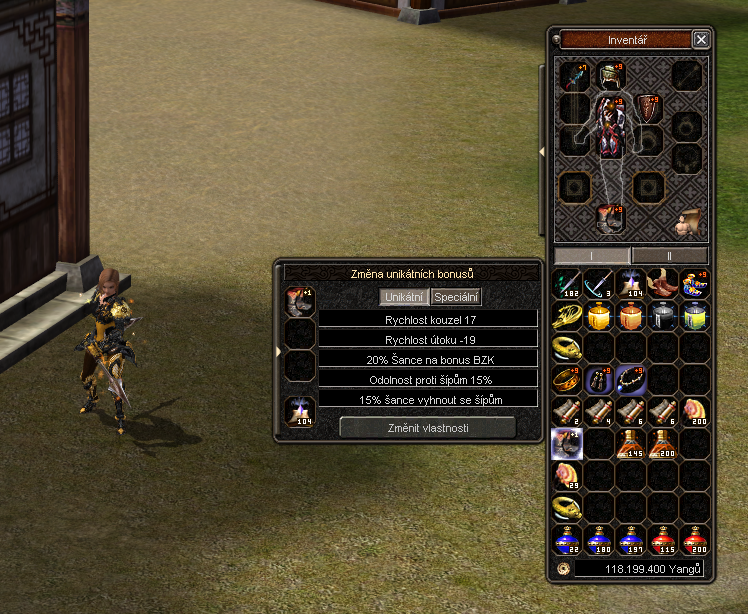Screen dimensions: 748x614
Task: Select the +9 gold ring in inventory
Action: click(x=568, y=379)
